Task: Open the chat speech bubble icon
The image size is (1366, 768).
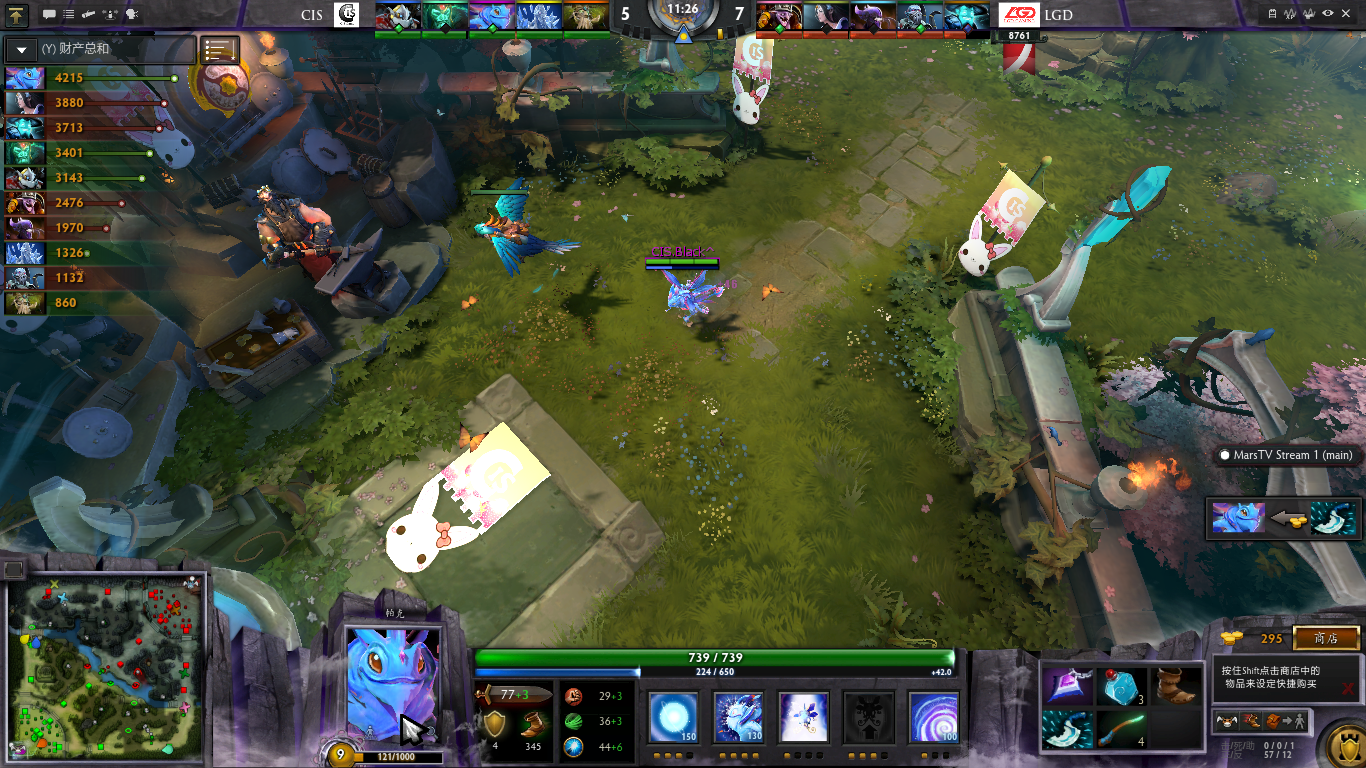Action: [49, 14]
